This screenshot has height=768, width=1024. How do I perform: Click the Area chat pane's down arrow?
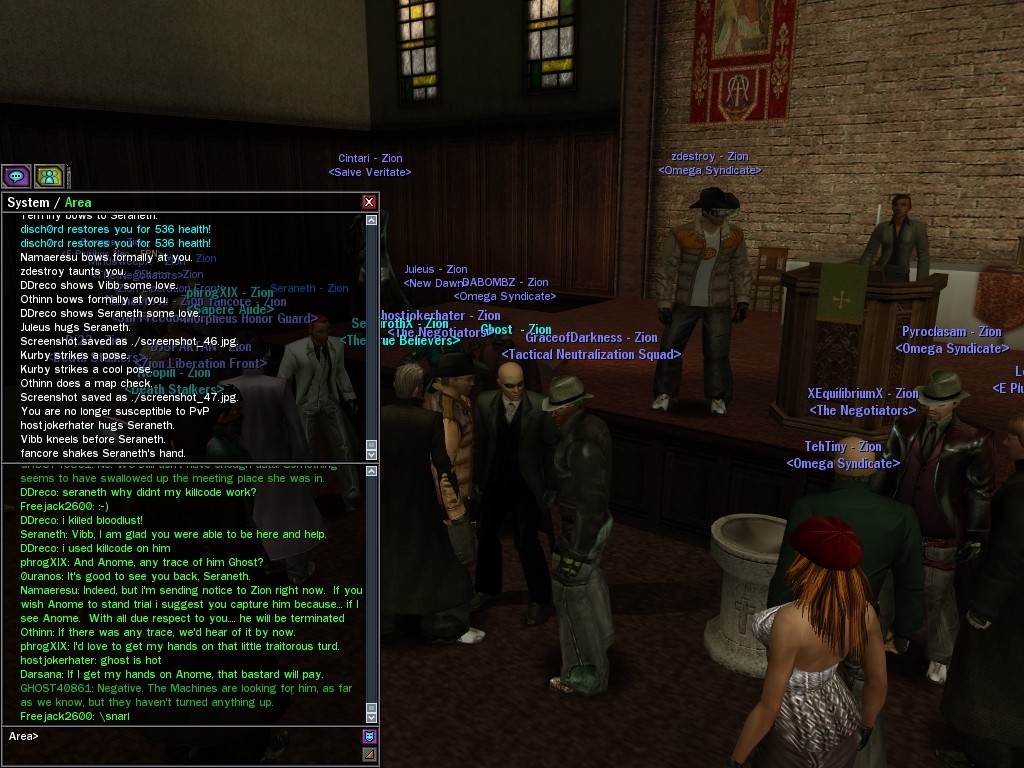pos(372,716)
